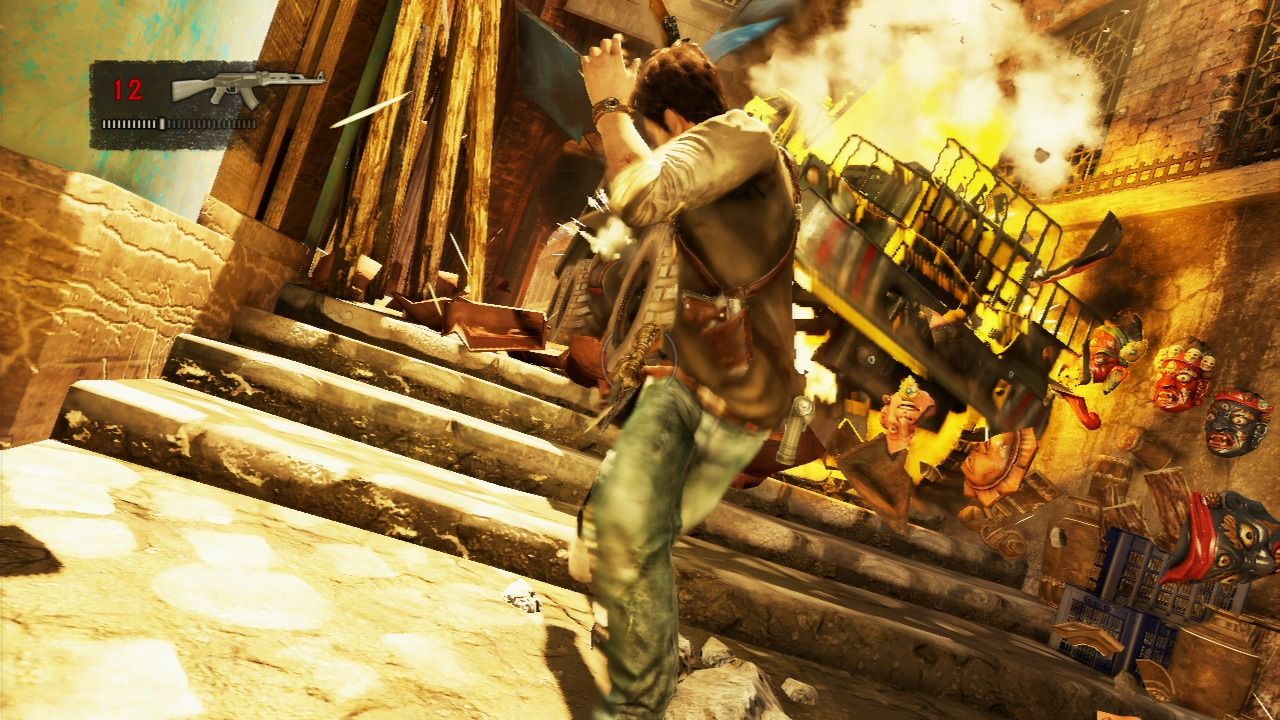This screenshot has width=1280, height=720.
Task: Click the rifle's wooden stock in the HUD icon
Action: pos(187,91)
